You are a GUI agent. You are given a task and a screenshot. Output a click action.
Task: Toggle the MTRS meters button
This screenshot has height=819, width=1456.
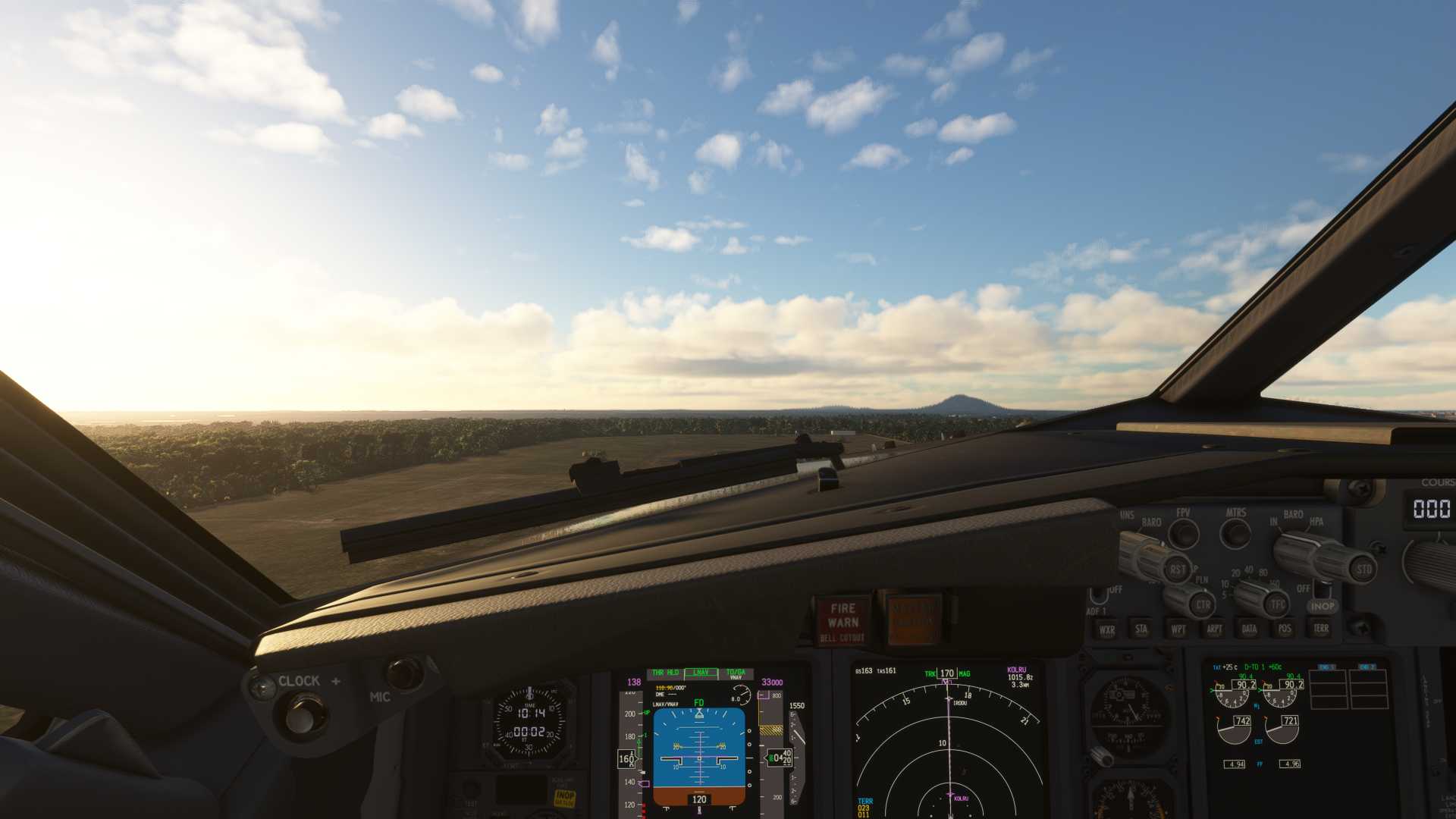(x=1235, y=533)
